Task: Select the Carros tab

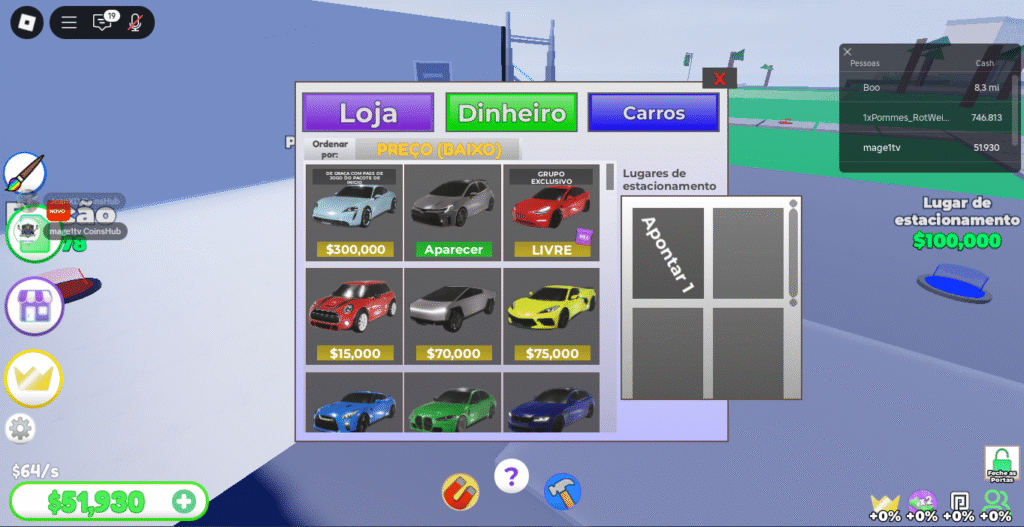Action: 653,113
